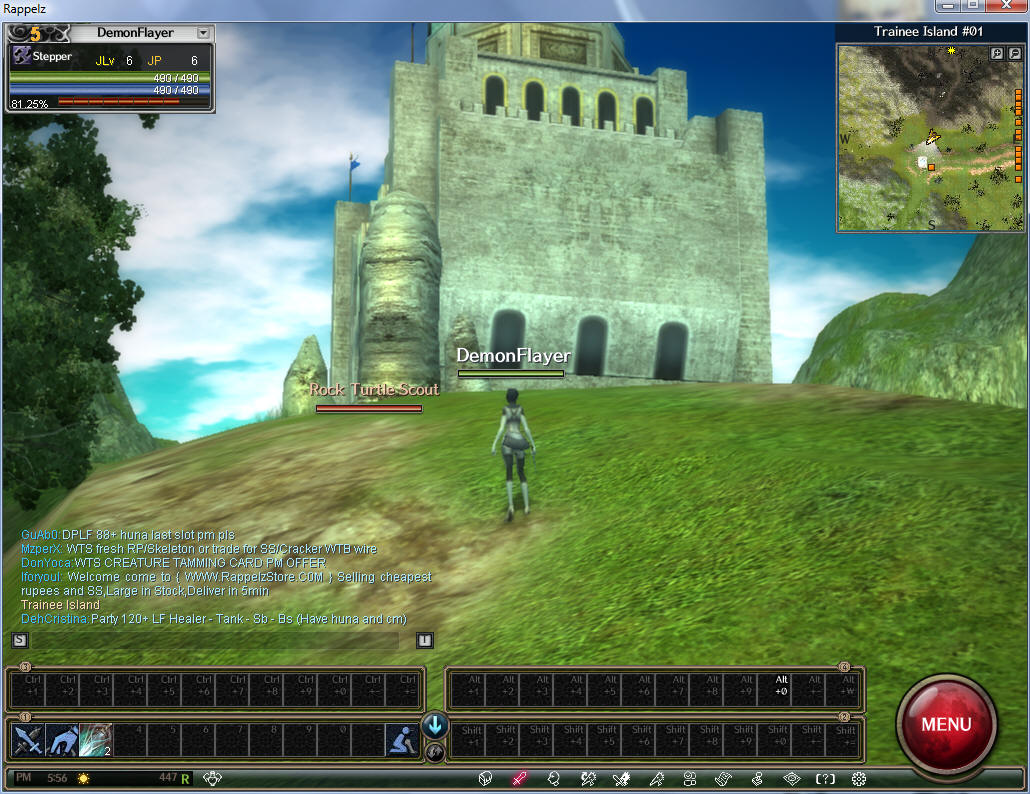Image resolution: width=1030 pixels, height=794 pixels.
Task: Click the Stepper job icon
Action: click(x=20, y=58)
